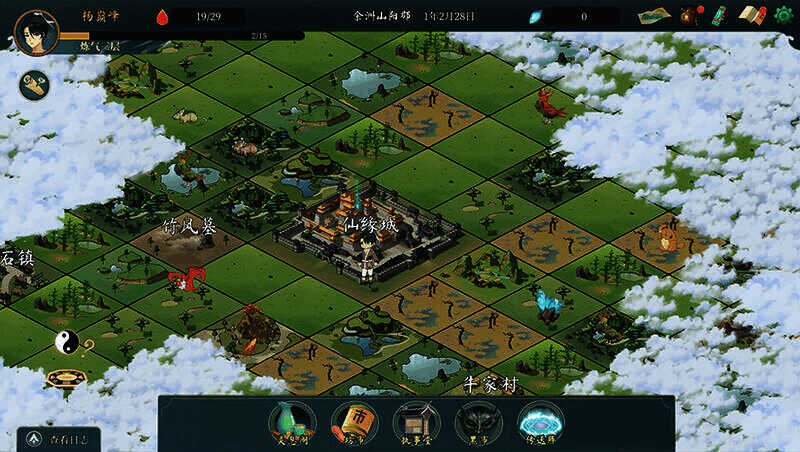The height and width of the screenshot is (452, 800).
Task: Open the red lantern bag icon
Action: [x=689, y=15]
